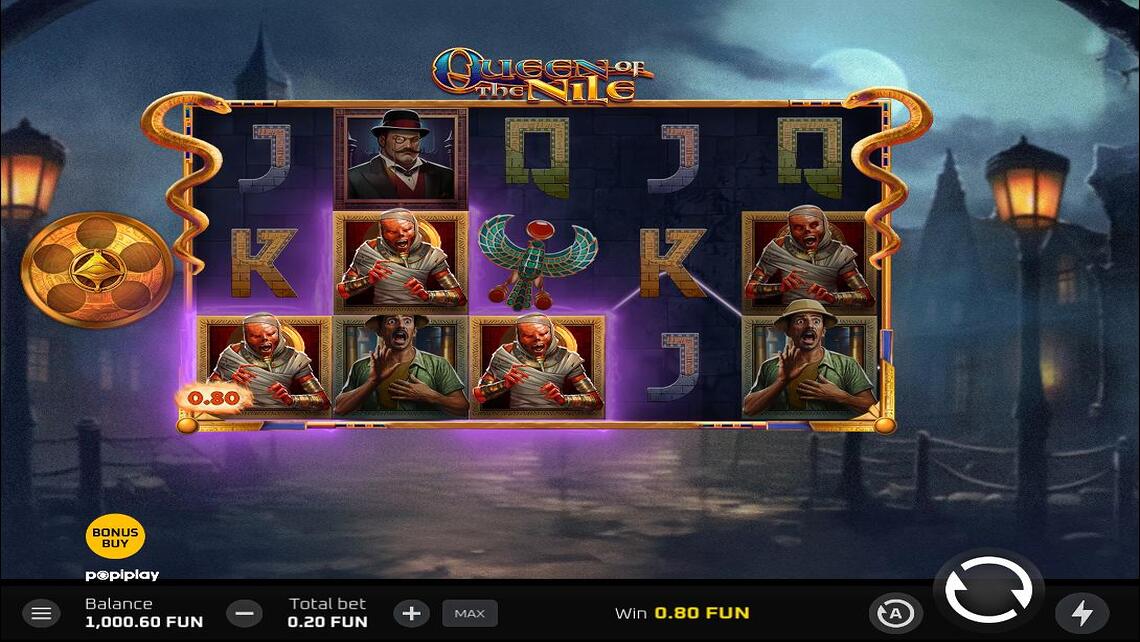Click the golden scarab medallion
The width and height of the screenshot is (1140, 642).
[97, 270]
